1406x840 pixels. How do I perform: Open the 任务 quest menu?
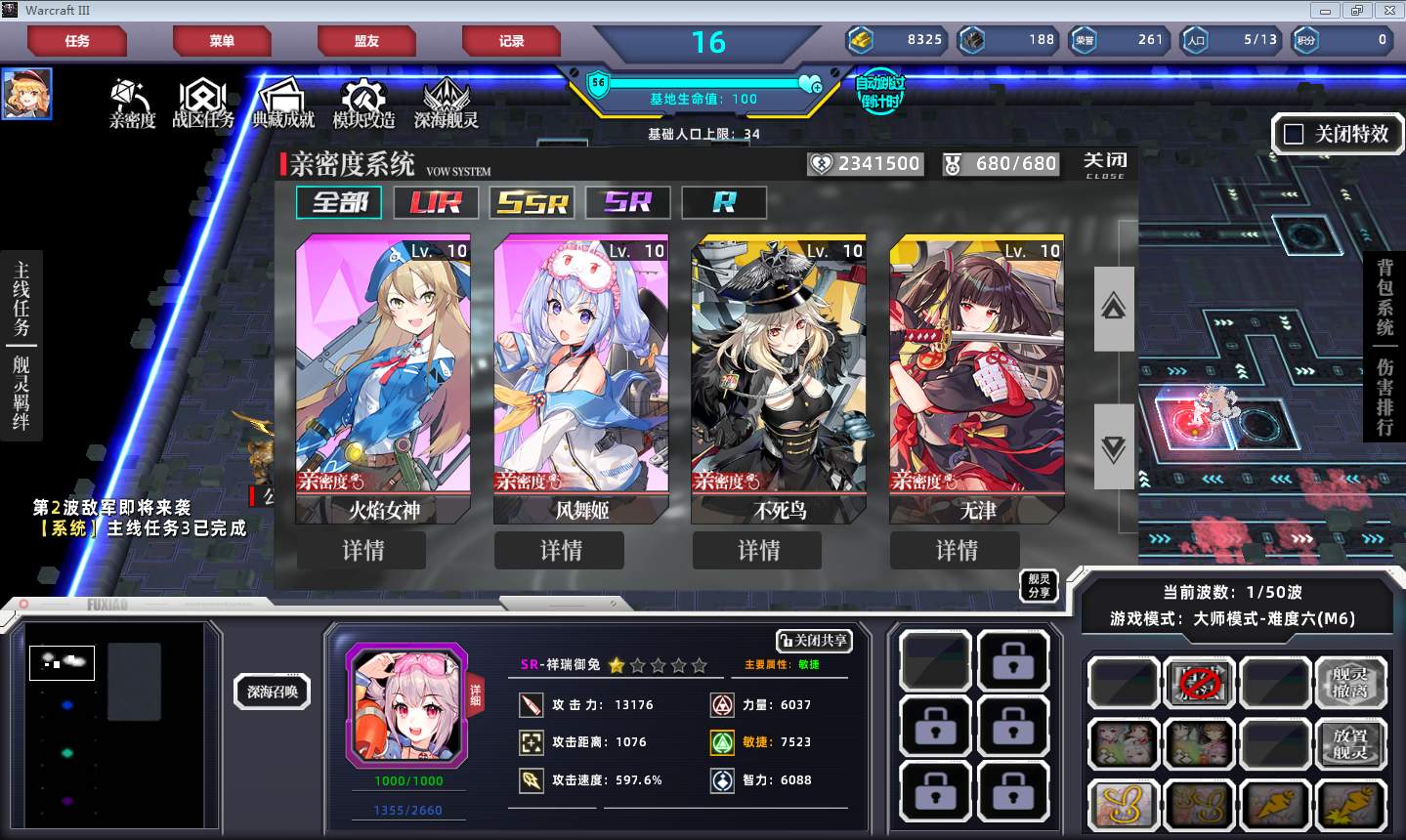pos(77,41)
